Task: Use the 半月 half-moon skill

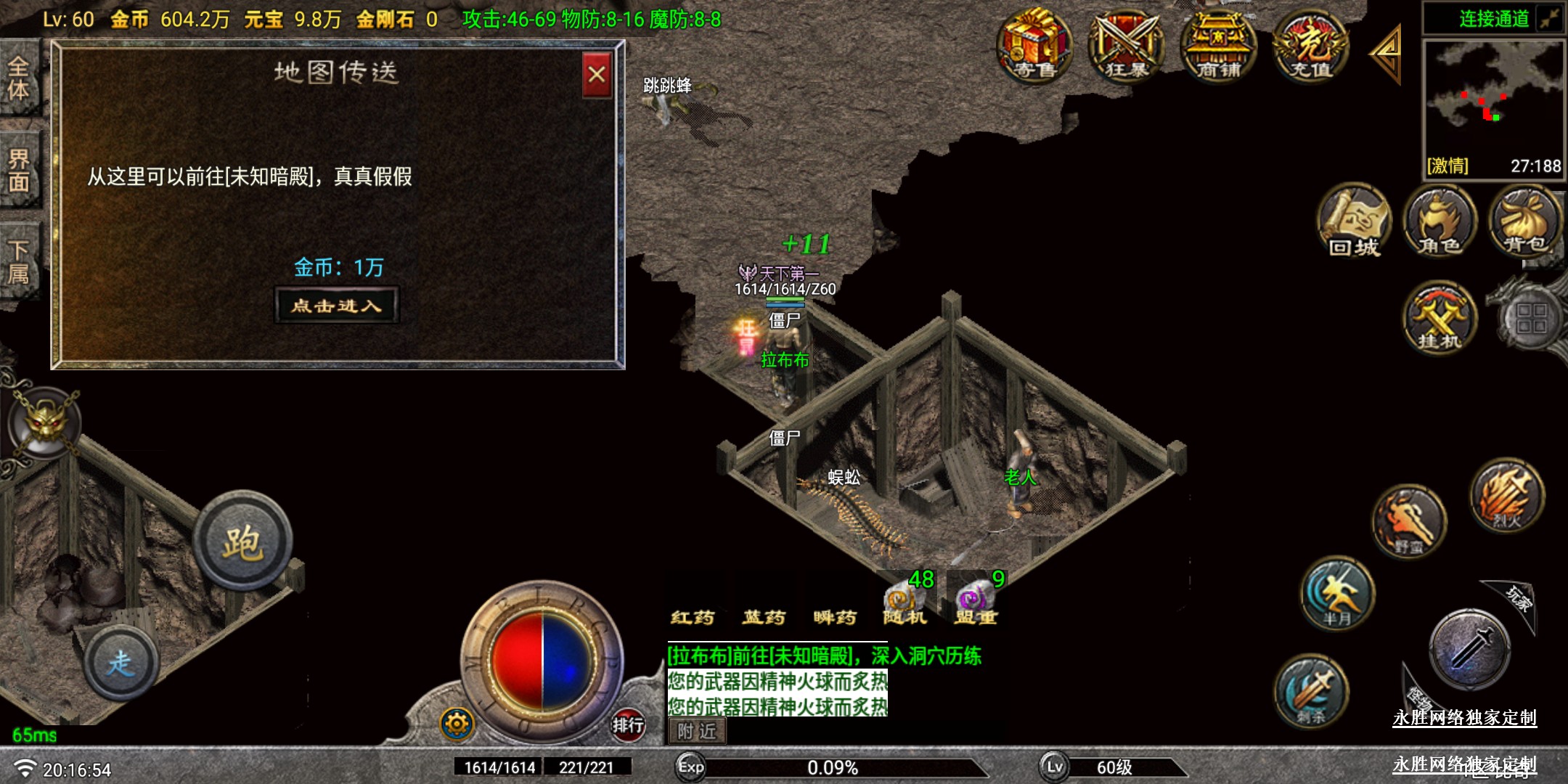Action: (1336, 592)
